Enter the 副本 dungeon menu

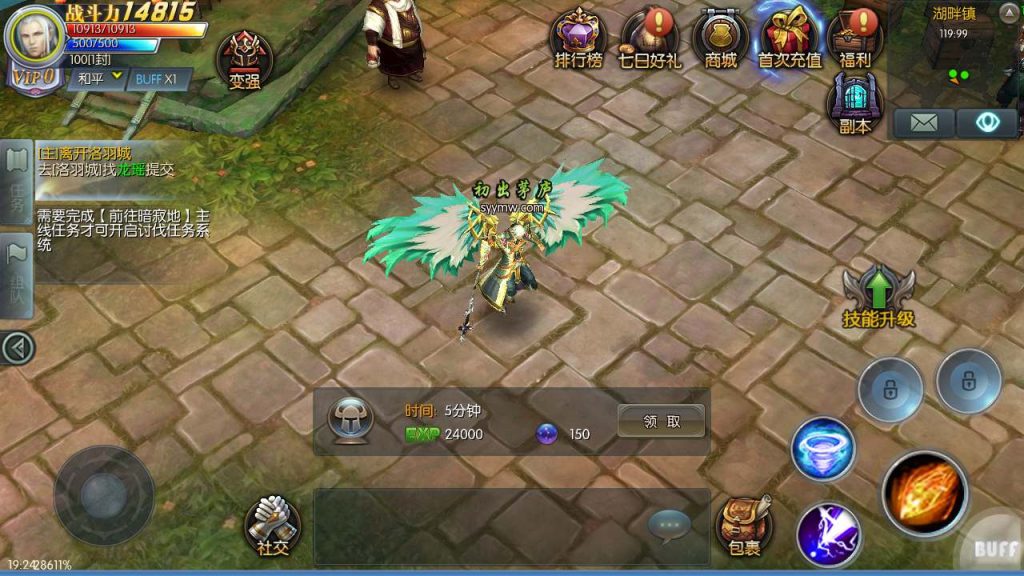855,104
